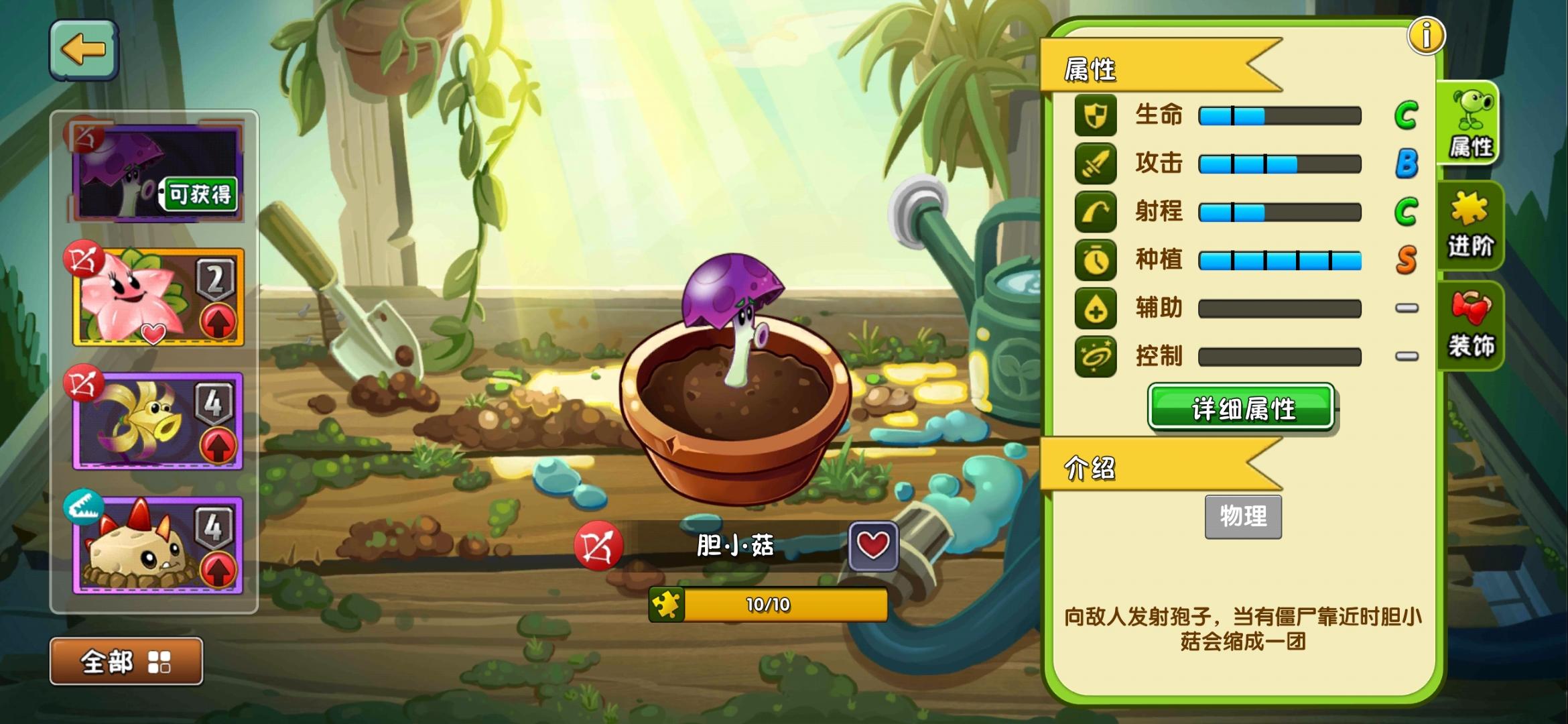1568x724 pixels.
Task: Click the 种植 timer stat icon
Action: click(x=1095, y=260)
